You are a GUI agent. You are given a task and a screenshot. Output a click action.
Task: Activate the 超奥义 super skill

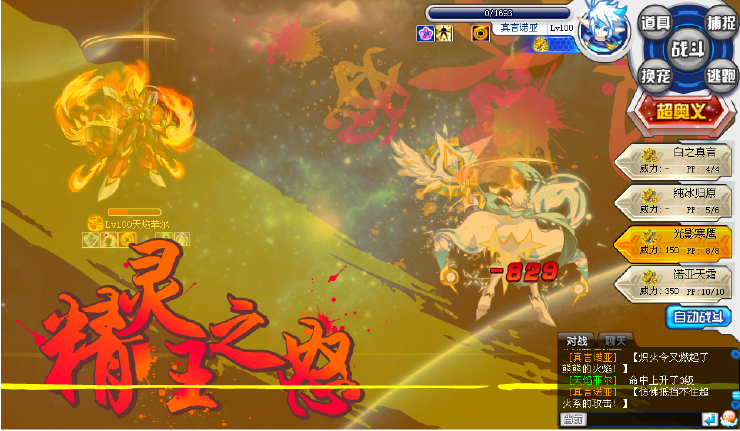point(682,111)
